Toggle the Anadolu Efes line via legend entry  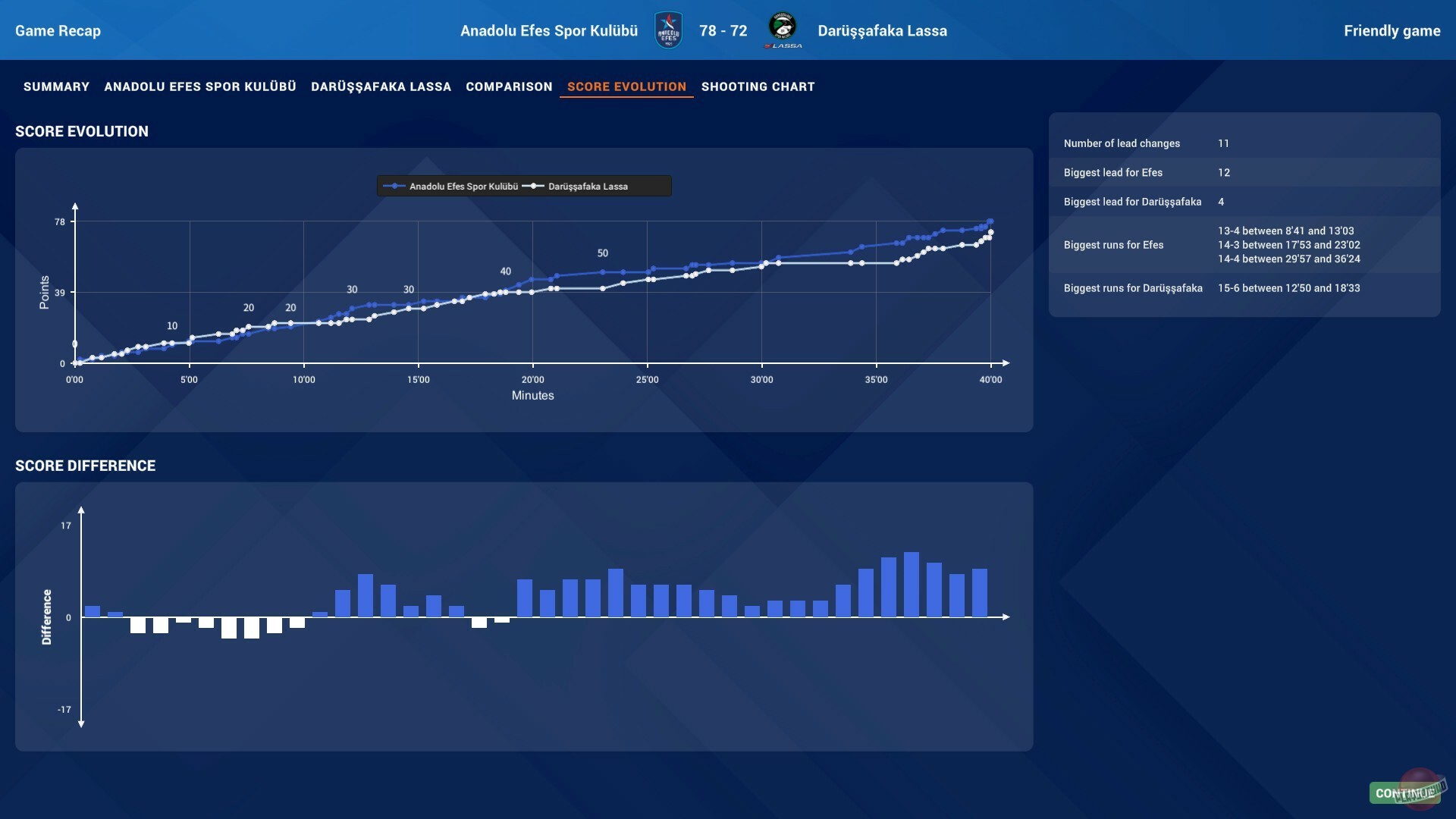pos(464,186)
